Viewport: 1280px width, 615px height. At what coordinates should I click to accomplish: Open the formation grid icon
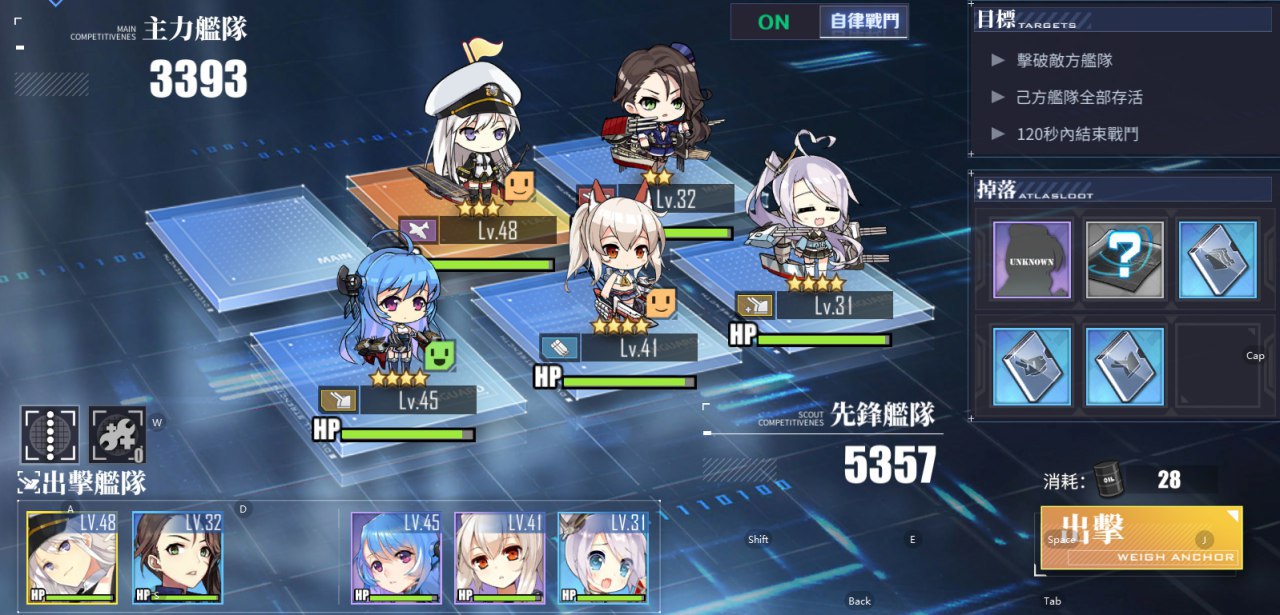[x=49, y=435]
